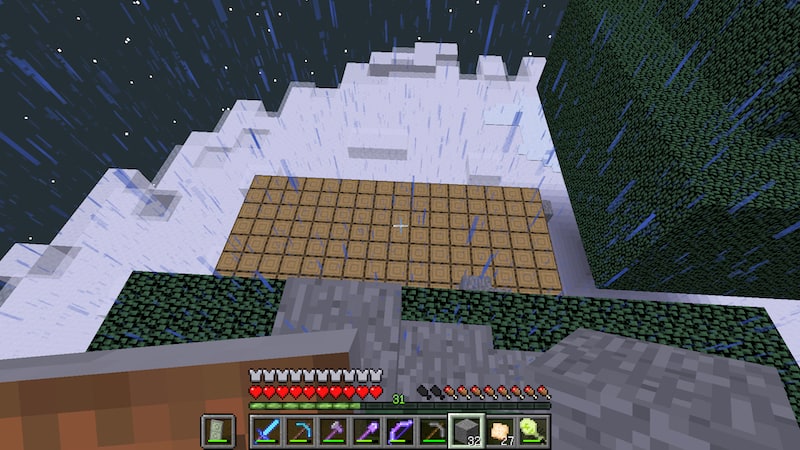Choose the diamond pickaxe in the hotbar
Screen dimensions: 800x450
tap(299, 430)
